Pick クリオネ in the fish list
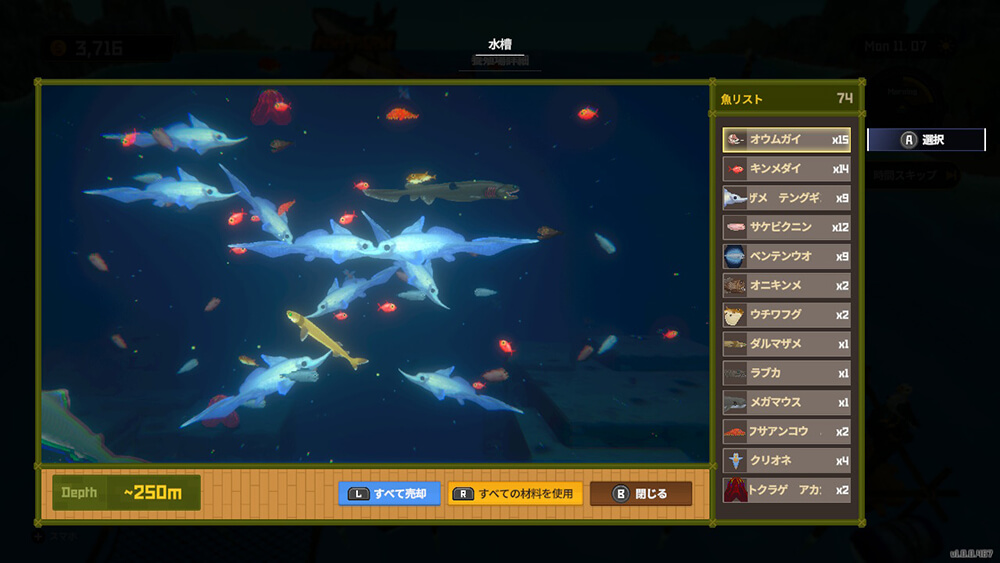This screenshot has height=563, width=1000. (x=786, y=461)
